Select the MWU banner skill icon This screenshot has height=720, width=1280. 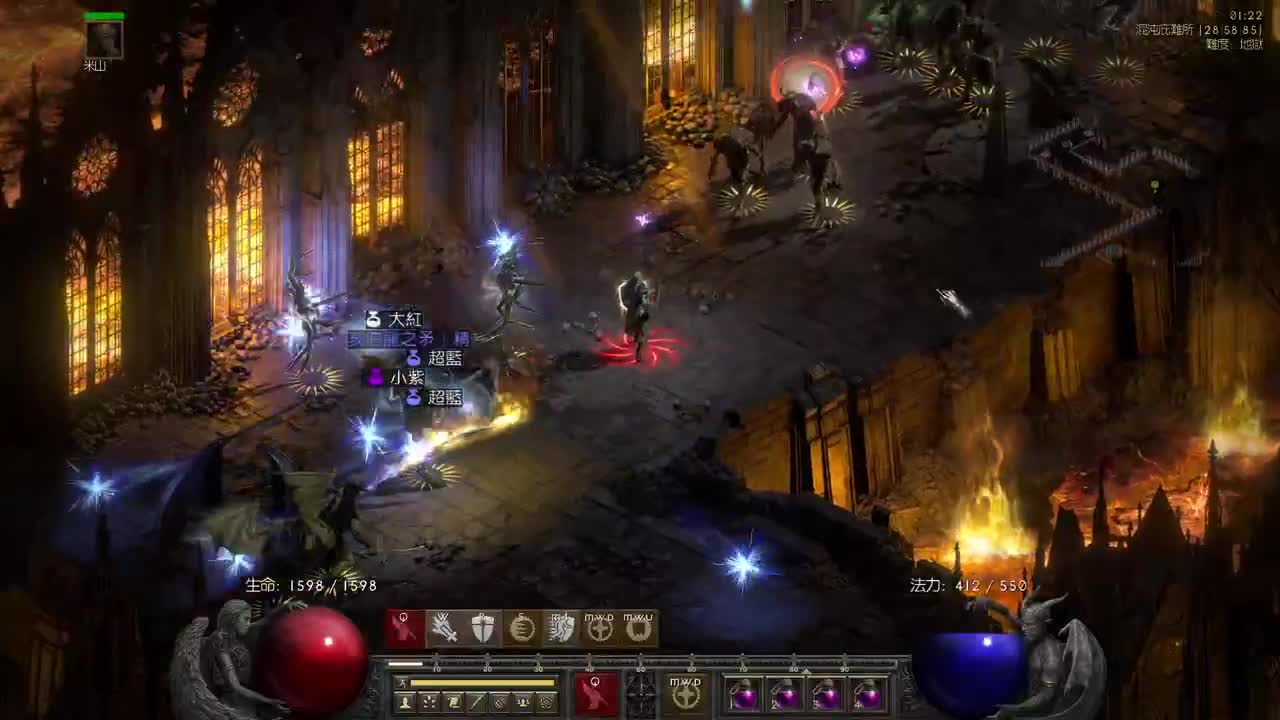(638, 628)
